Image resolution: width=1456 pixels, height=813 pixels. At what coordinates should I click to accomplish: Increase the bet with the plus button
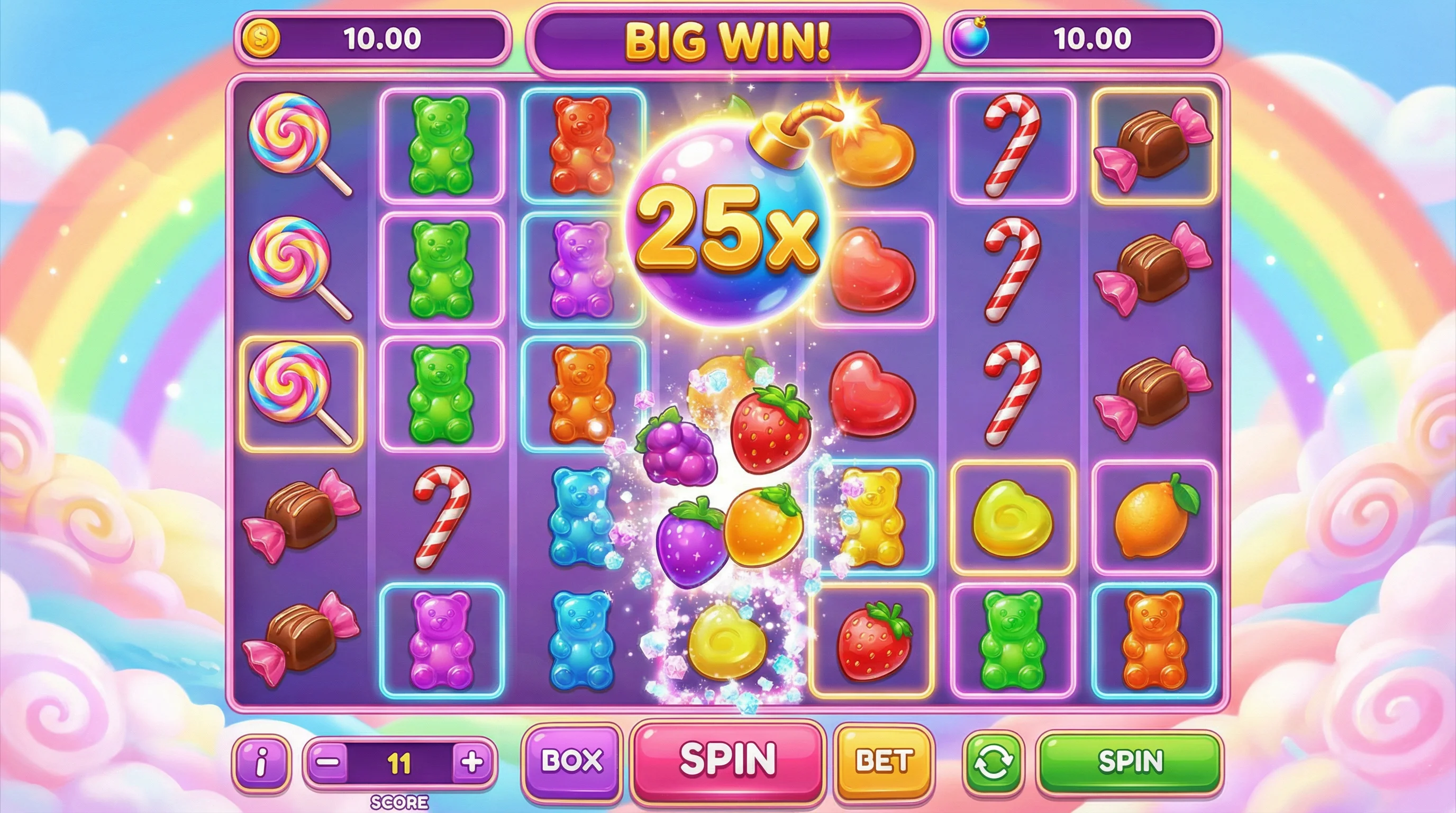[472, 762]
